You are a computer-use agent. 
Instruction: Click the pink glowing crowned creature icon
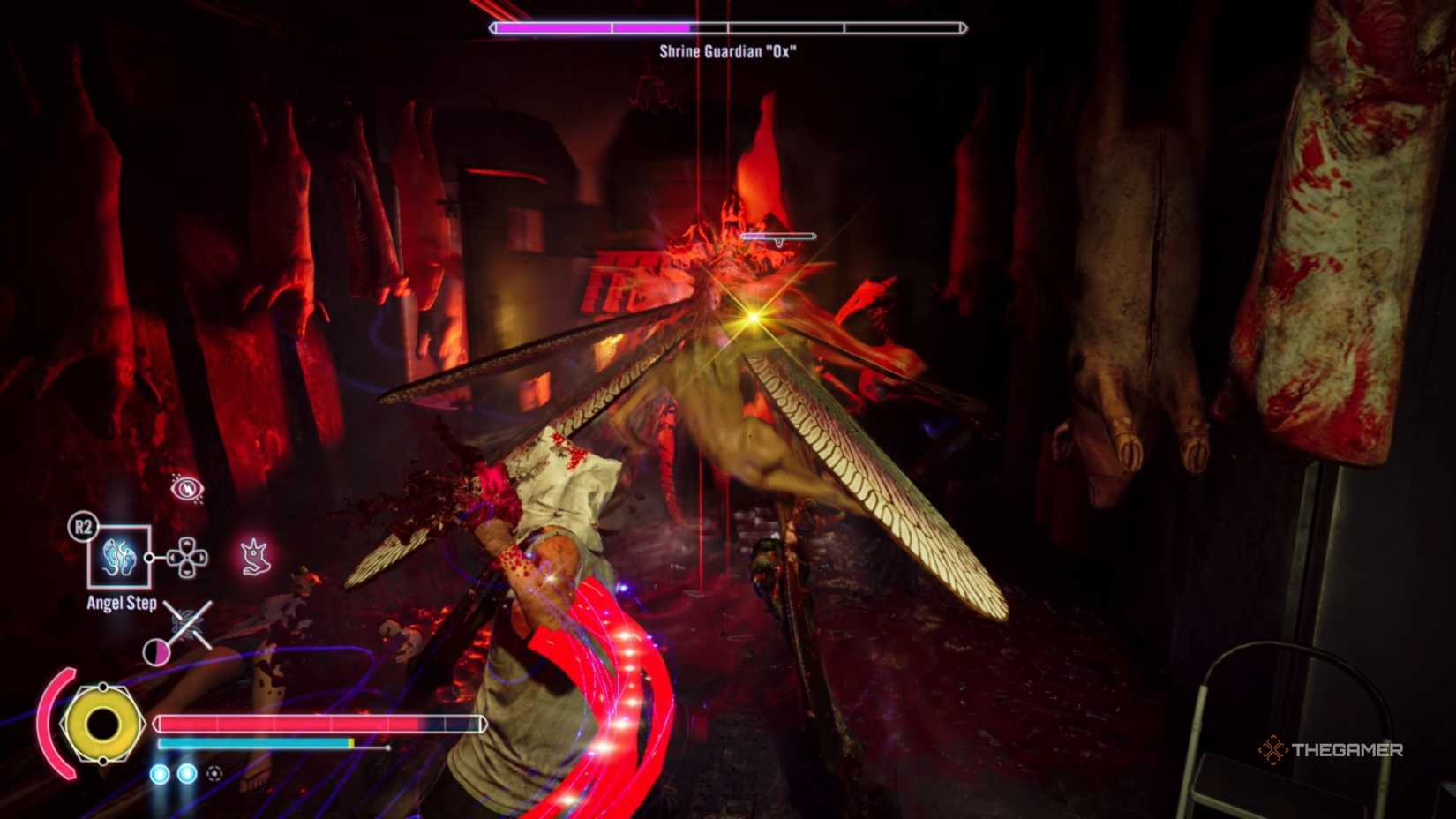pos(255,557)
